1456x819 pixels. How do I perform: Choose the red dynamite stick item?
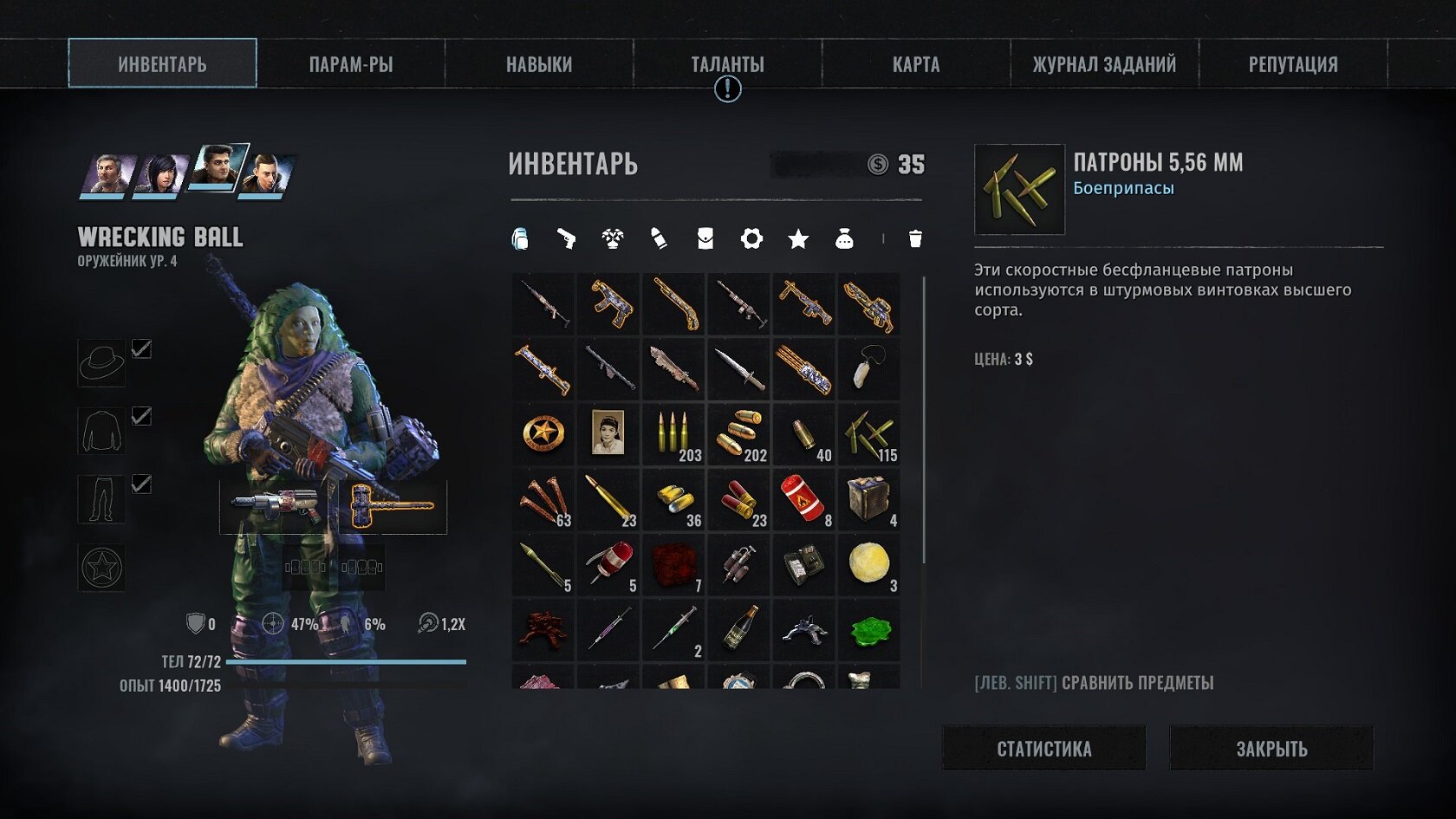tap(803, 499)
